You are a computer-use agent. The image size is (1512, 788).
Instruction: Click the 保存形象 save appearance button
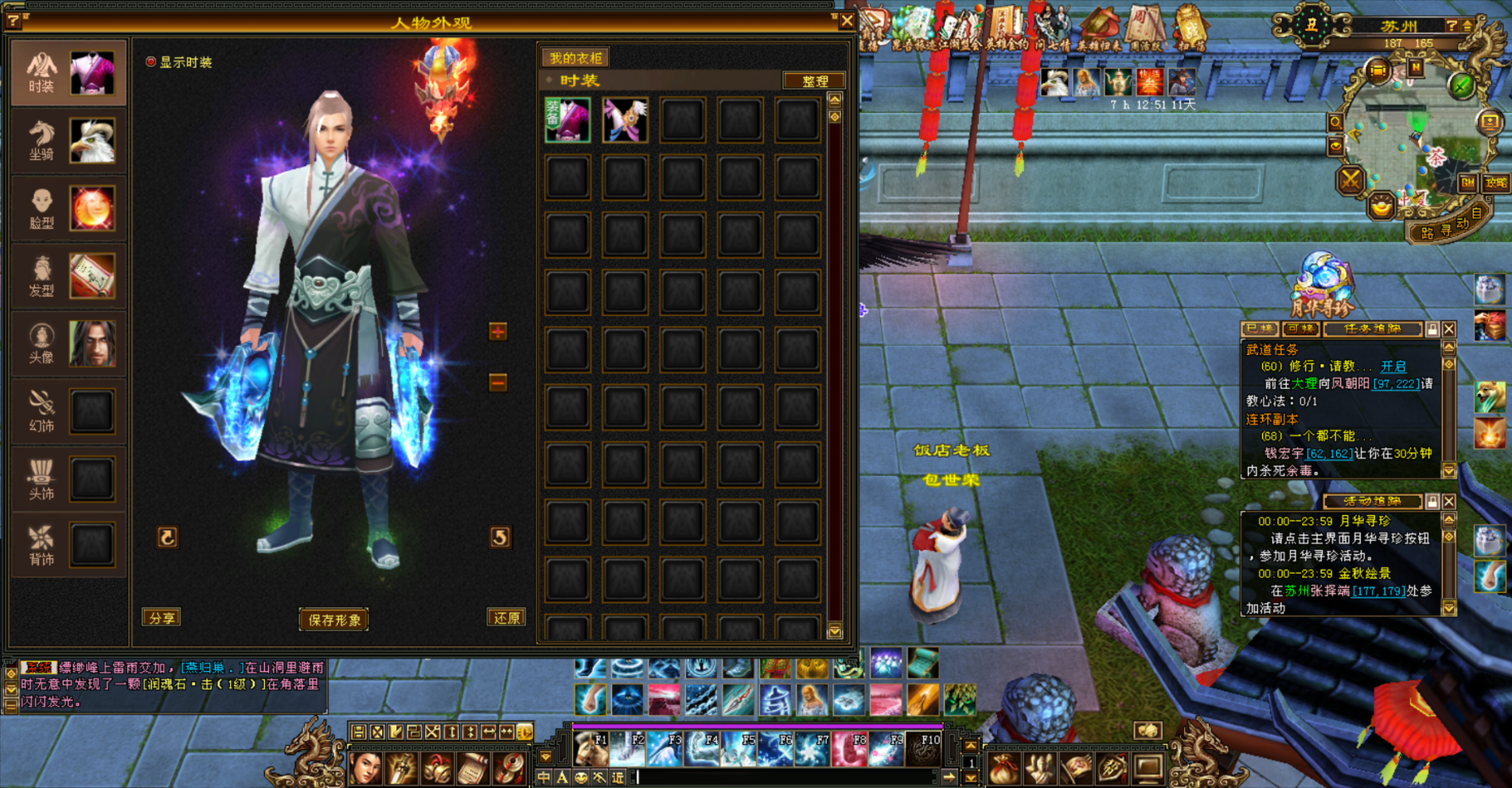[x=333, y=620]
